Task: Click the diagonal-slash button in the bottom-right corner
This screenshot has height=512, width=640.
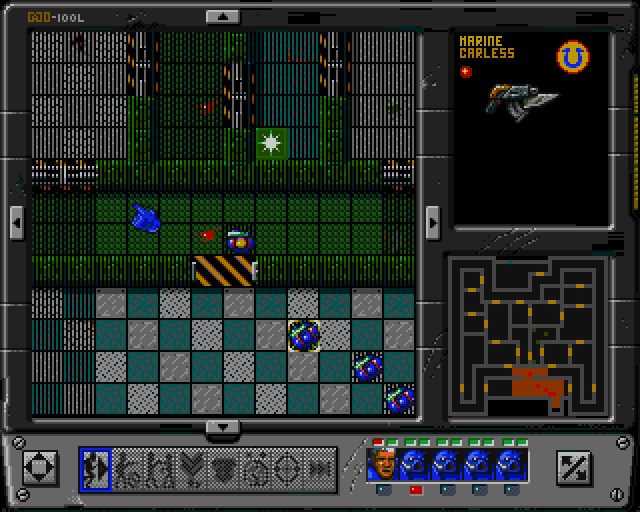Action: [573, 466]
